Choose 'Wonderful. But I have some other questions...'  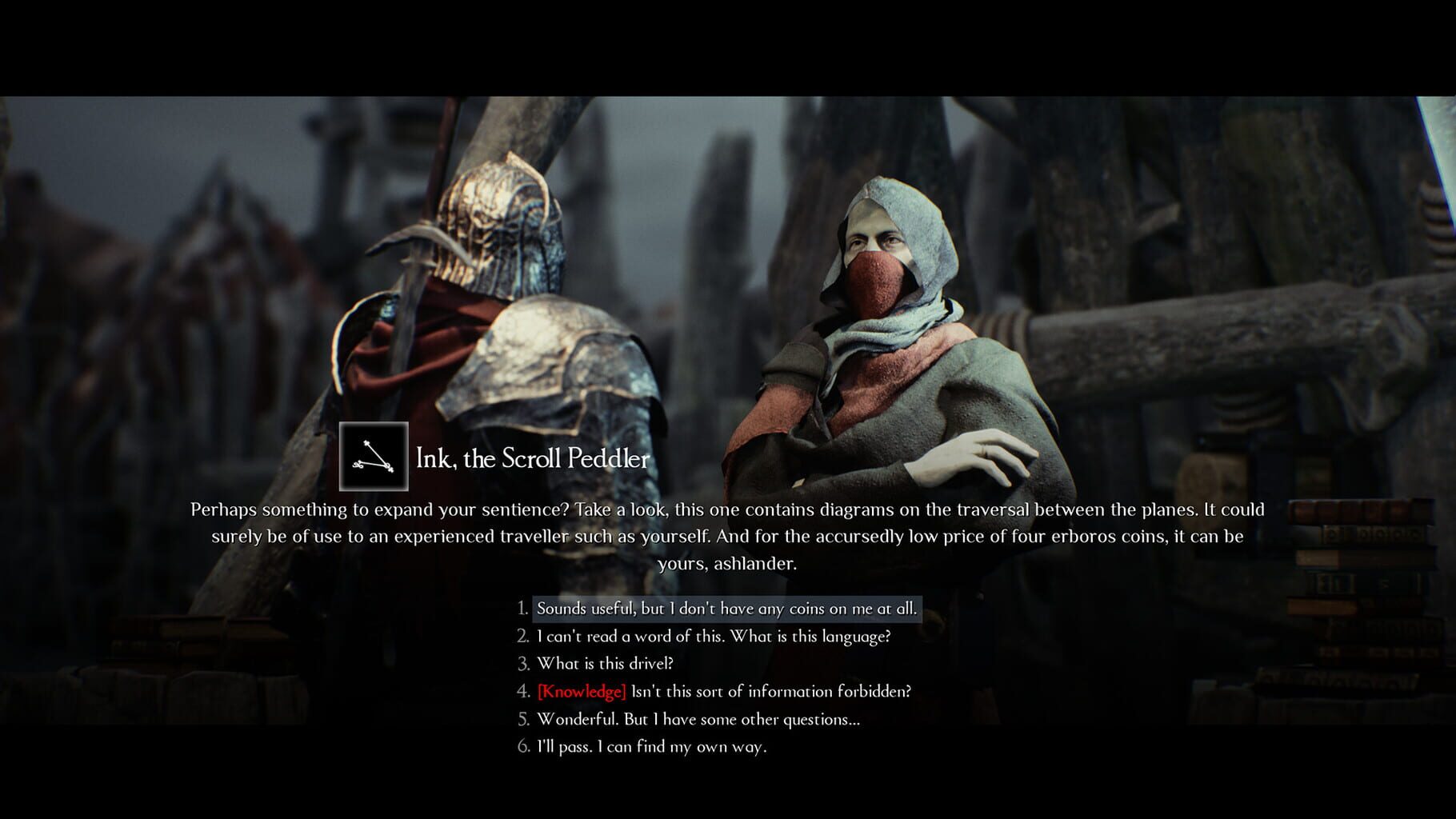coord(698,720)
